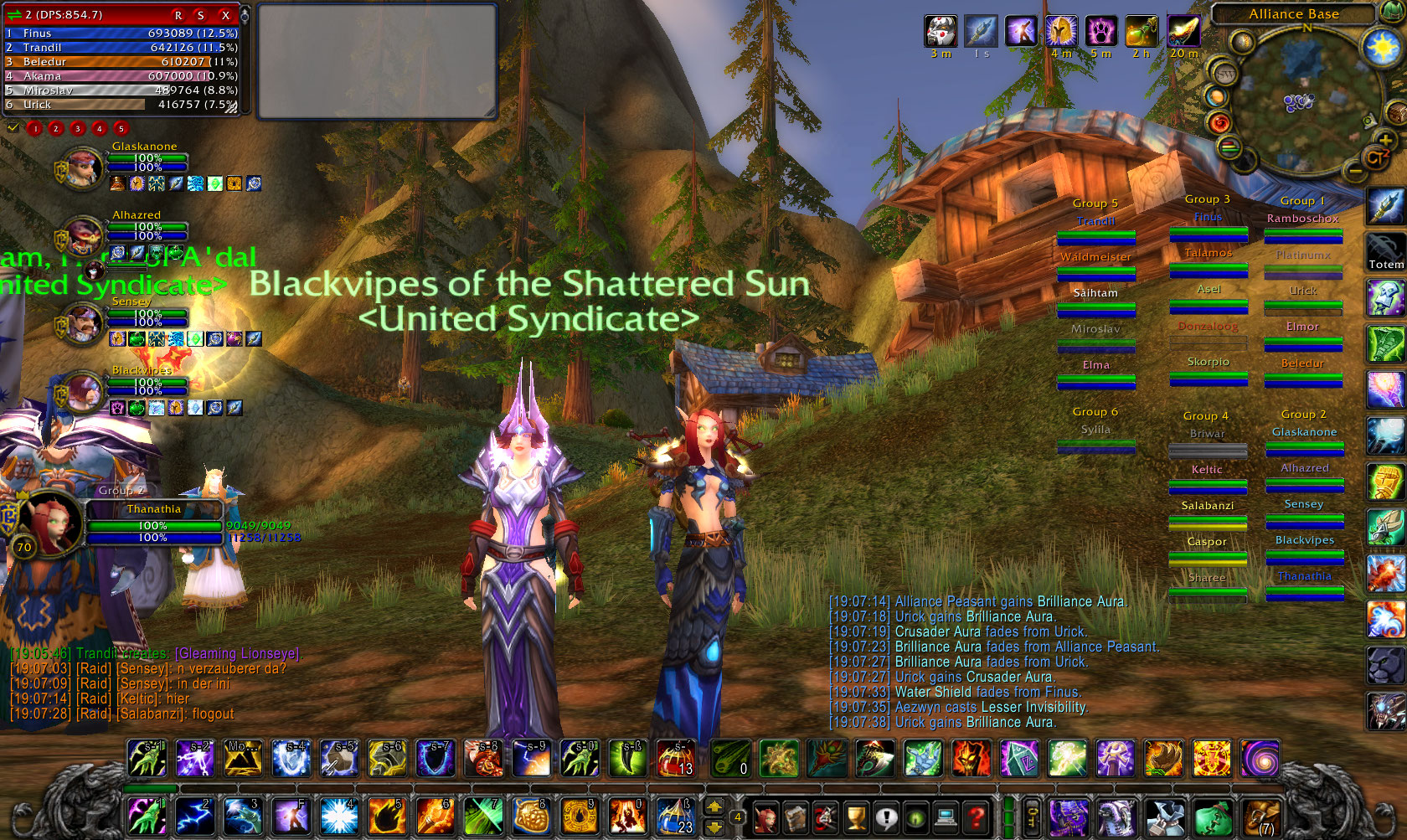Activate the purple spiral swirl ability

tap(1260, 759)
